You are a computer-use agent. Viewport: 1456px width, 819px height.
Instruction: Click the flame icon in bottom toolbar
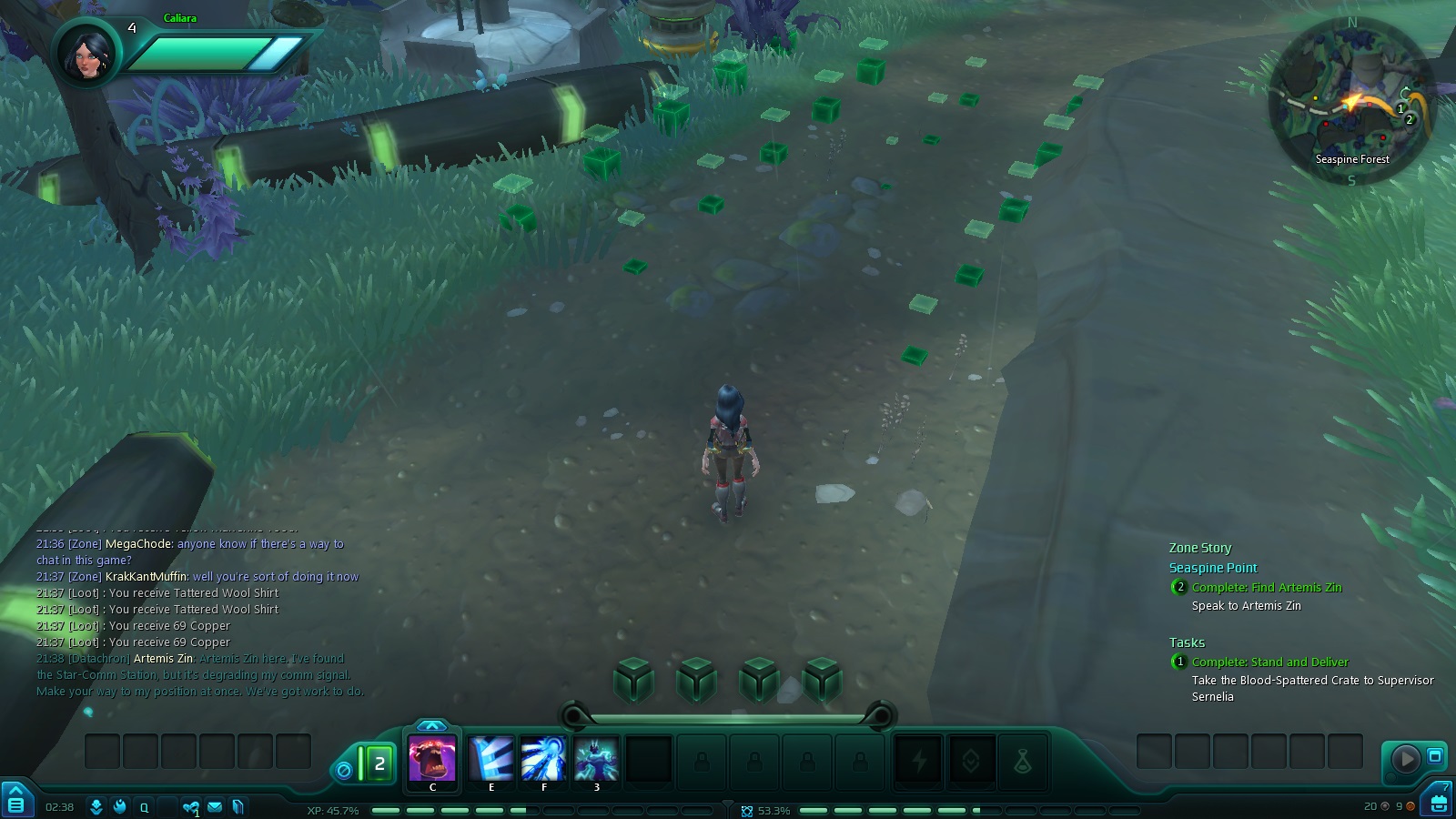click(x=120, y=806)
